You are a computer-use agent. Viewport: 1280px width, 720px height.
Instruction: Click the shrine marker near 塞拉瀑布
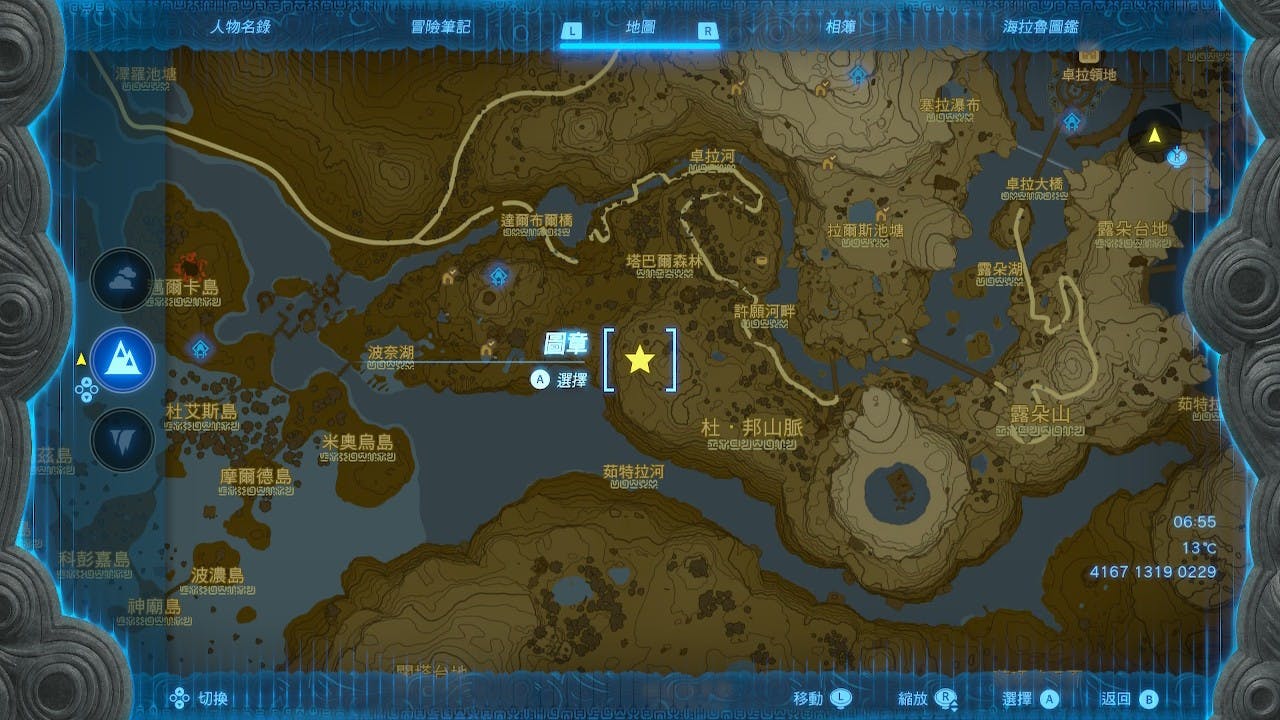tap(858, 75)
